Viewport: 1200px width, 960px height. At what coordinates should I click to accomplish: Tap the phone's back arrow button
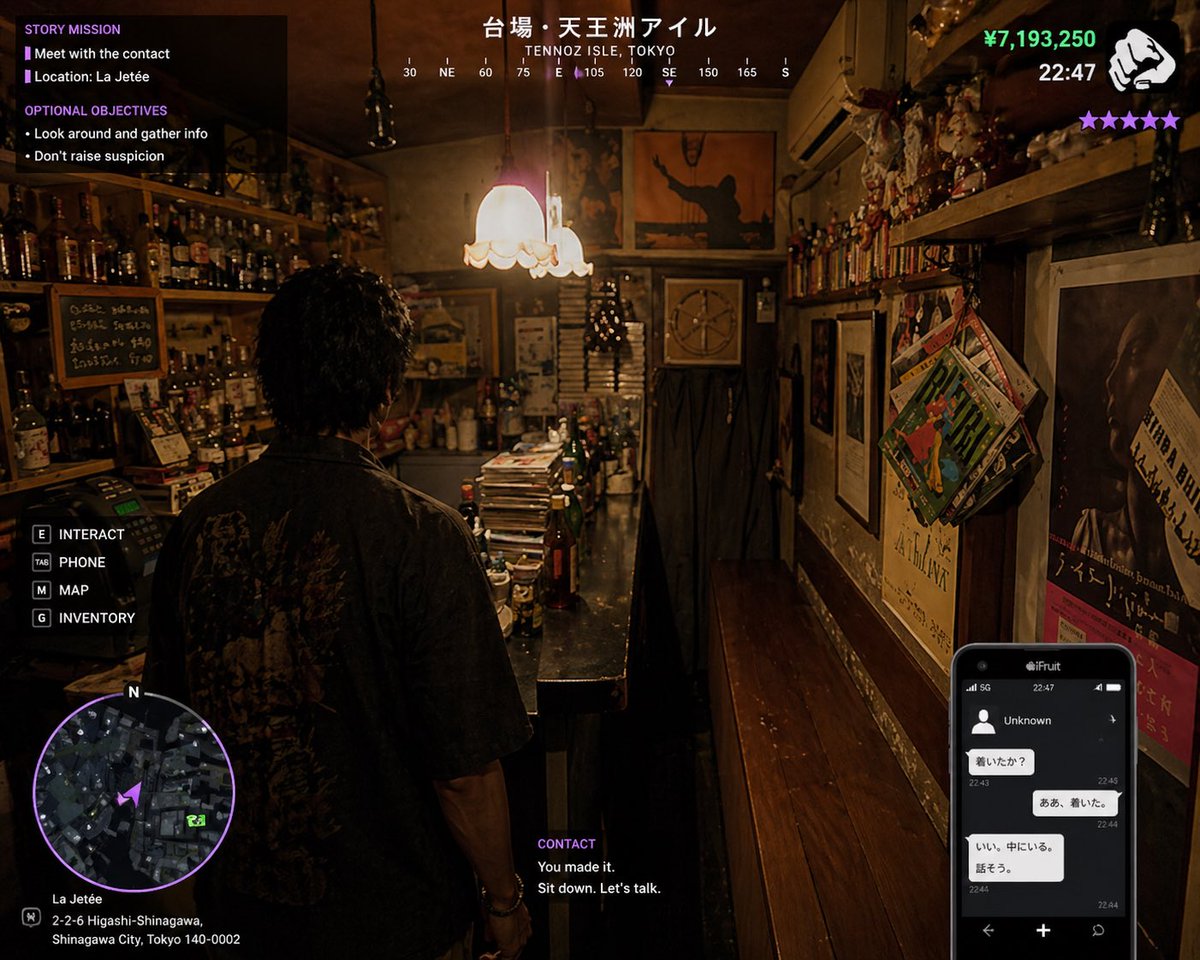(988, 930)
